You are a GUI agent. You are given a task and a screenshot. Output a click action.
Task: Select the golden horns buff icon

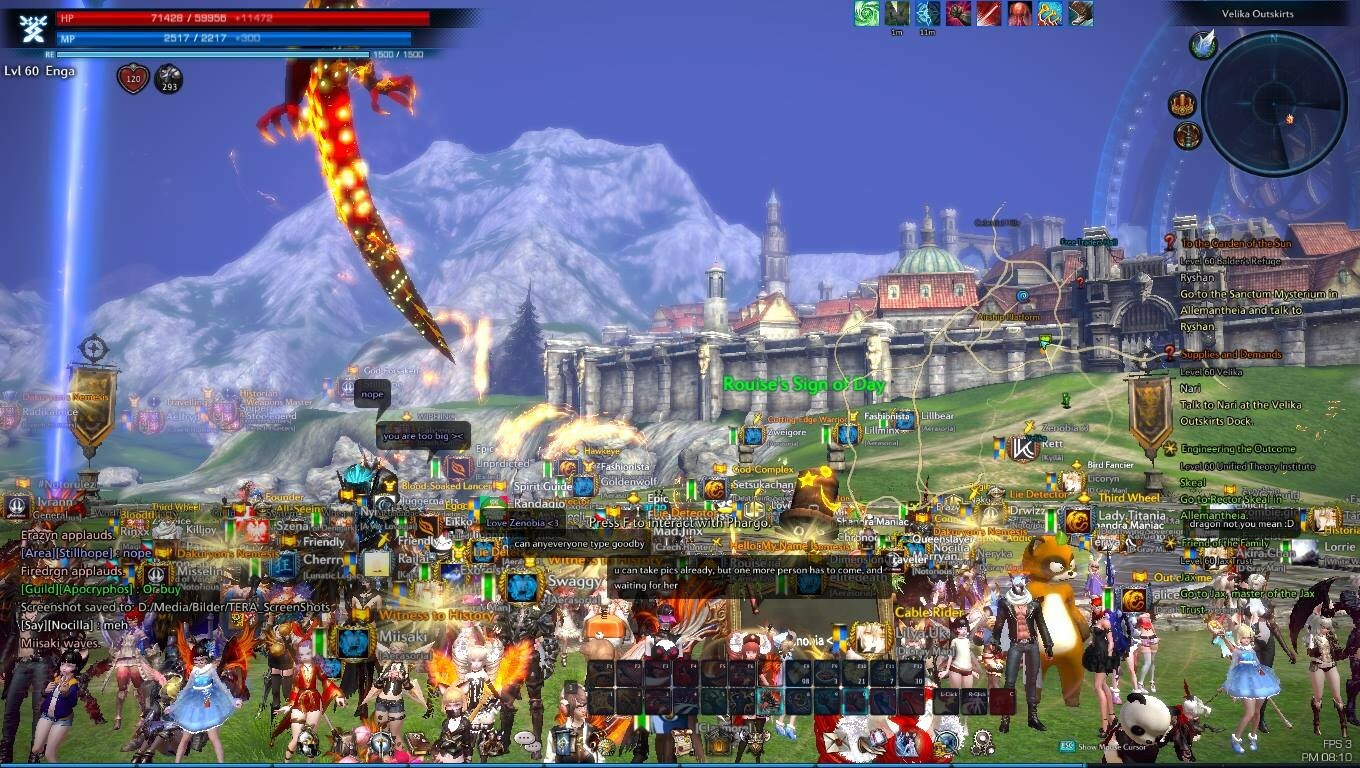tap(1049, 13)
